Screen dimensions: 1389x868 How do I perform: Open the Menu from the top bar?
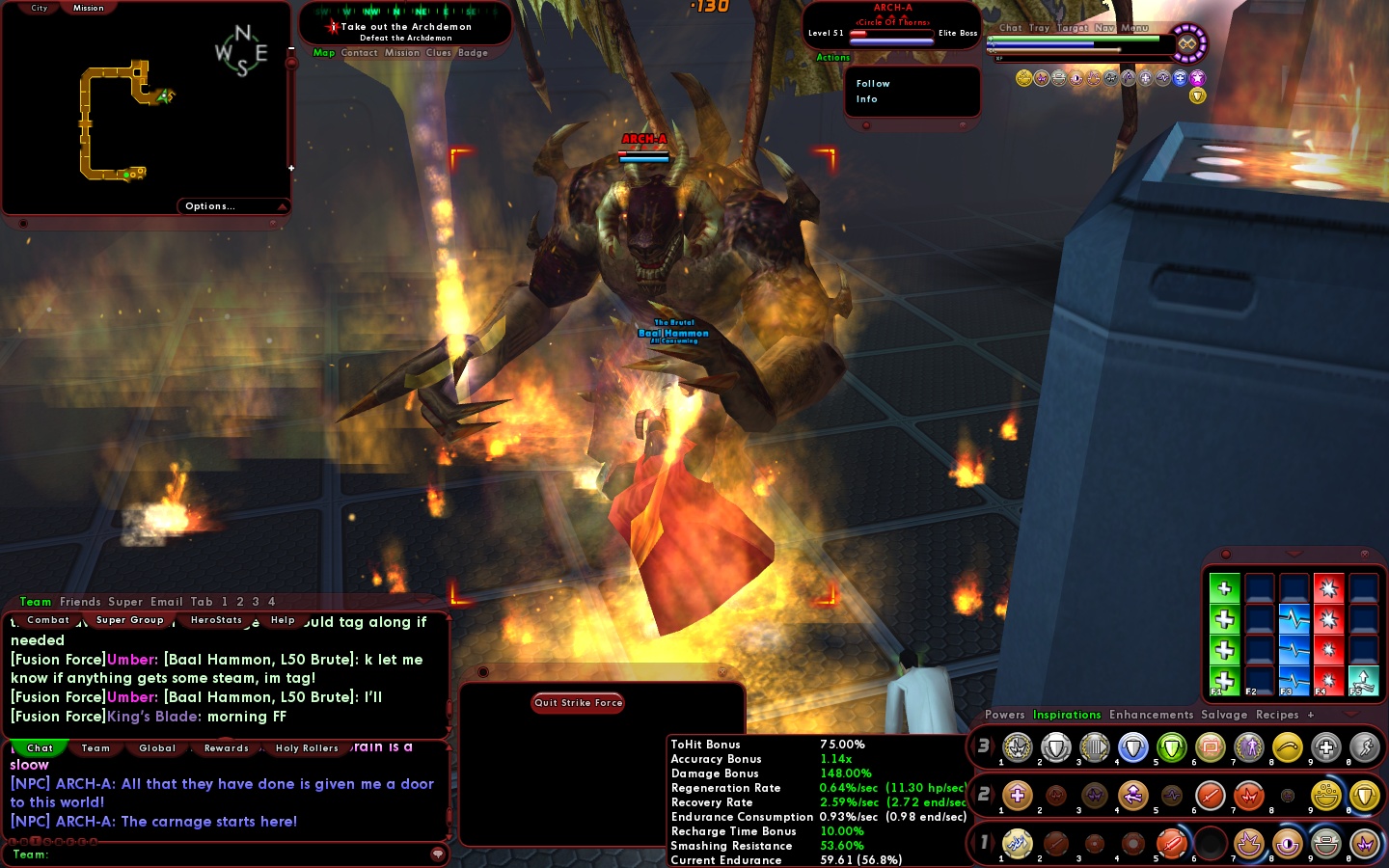tap(1134, 28)
